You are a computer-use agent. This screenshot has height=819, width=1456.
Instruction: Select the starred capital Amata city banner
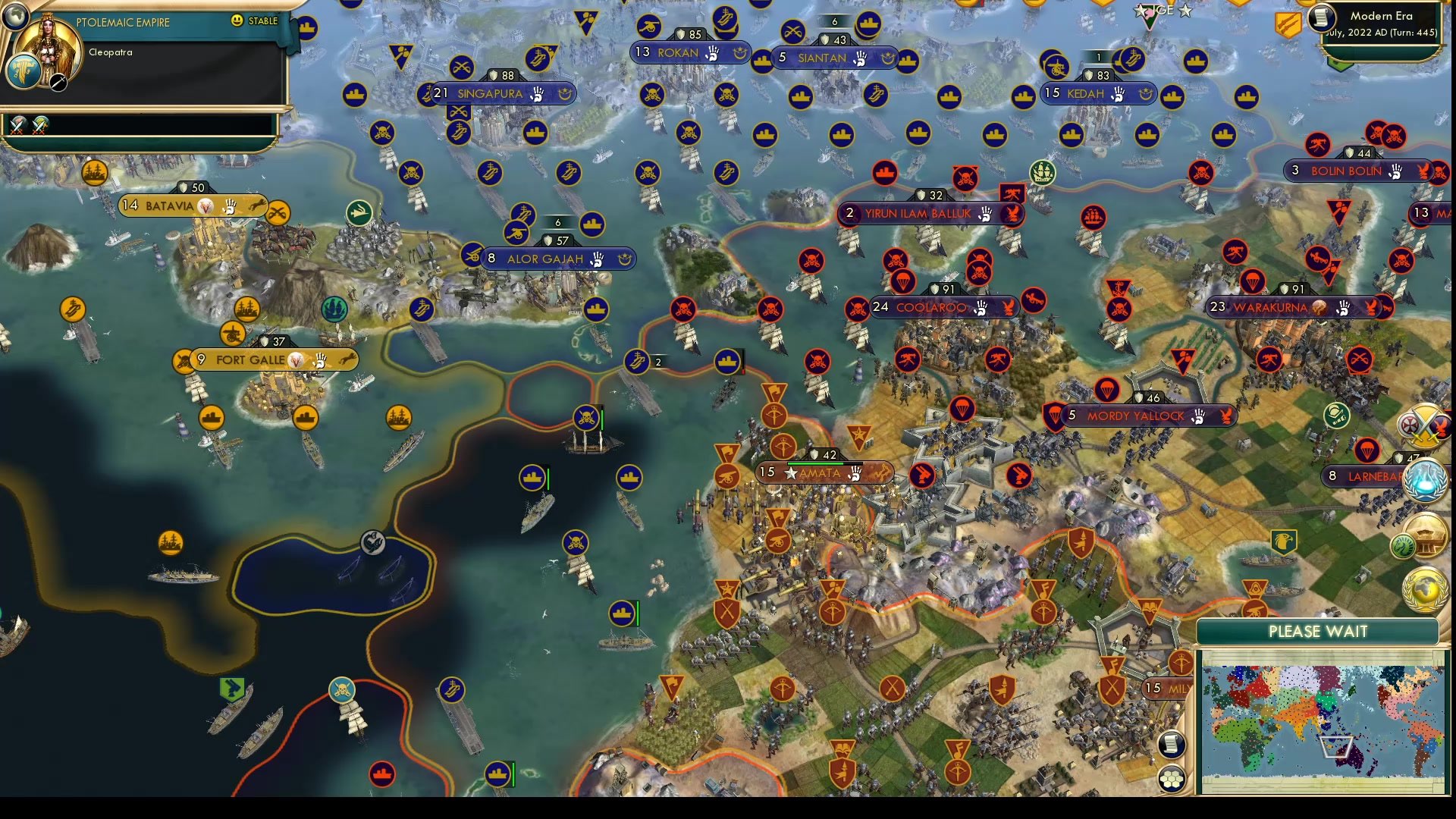(823, 472)
